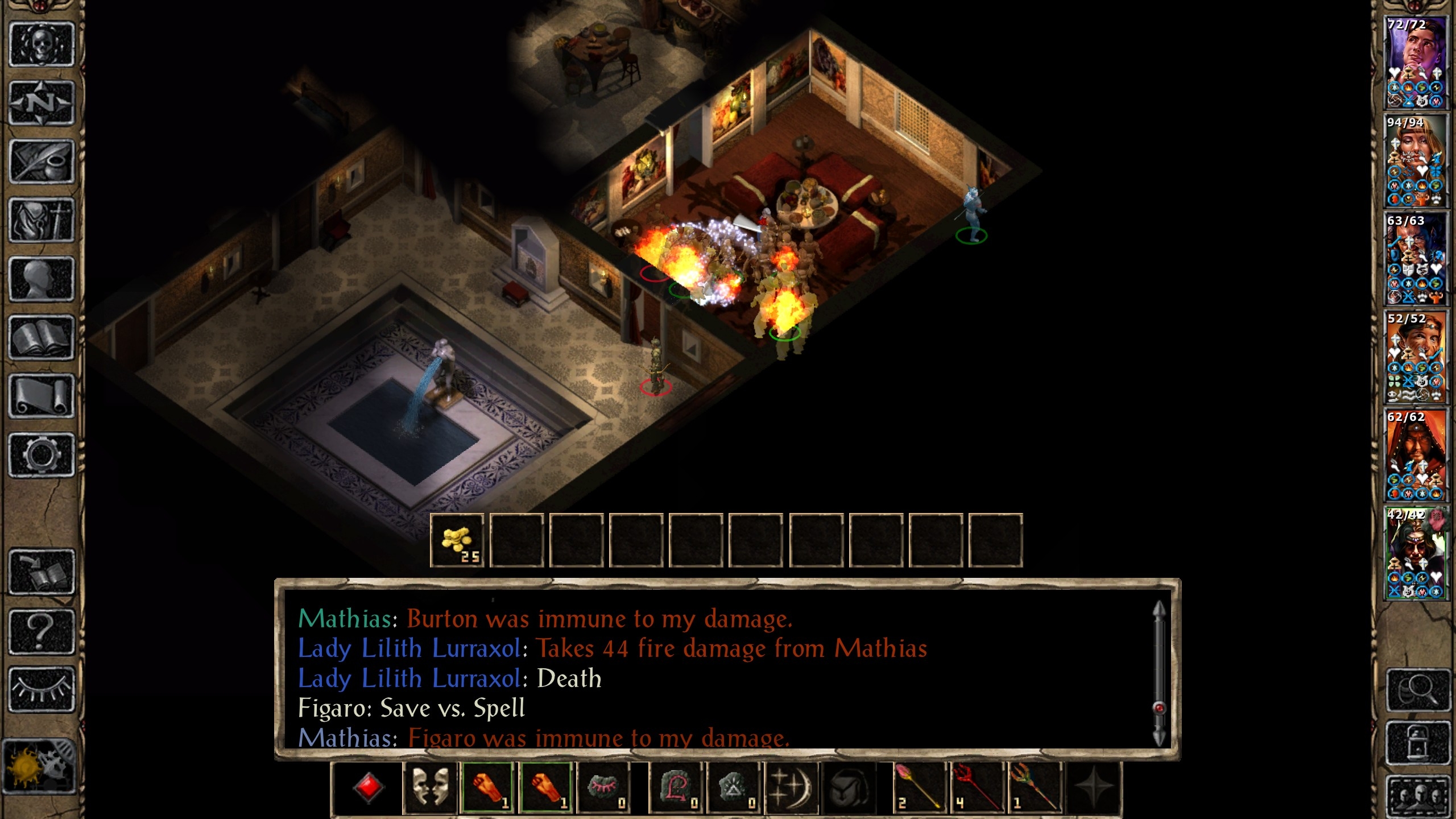Click the quick save book button
This screenshot has width=1456, height=819.
pos(42,572)
